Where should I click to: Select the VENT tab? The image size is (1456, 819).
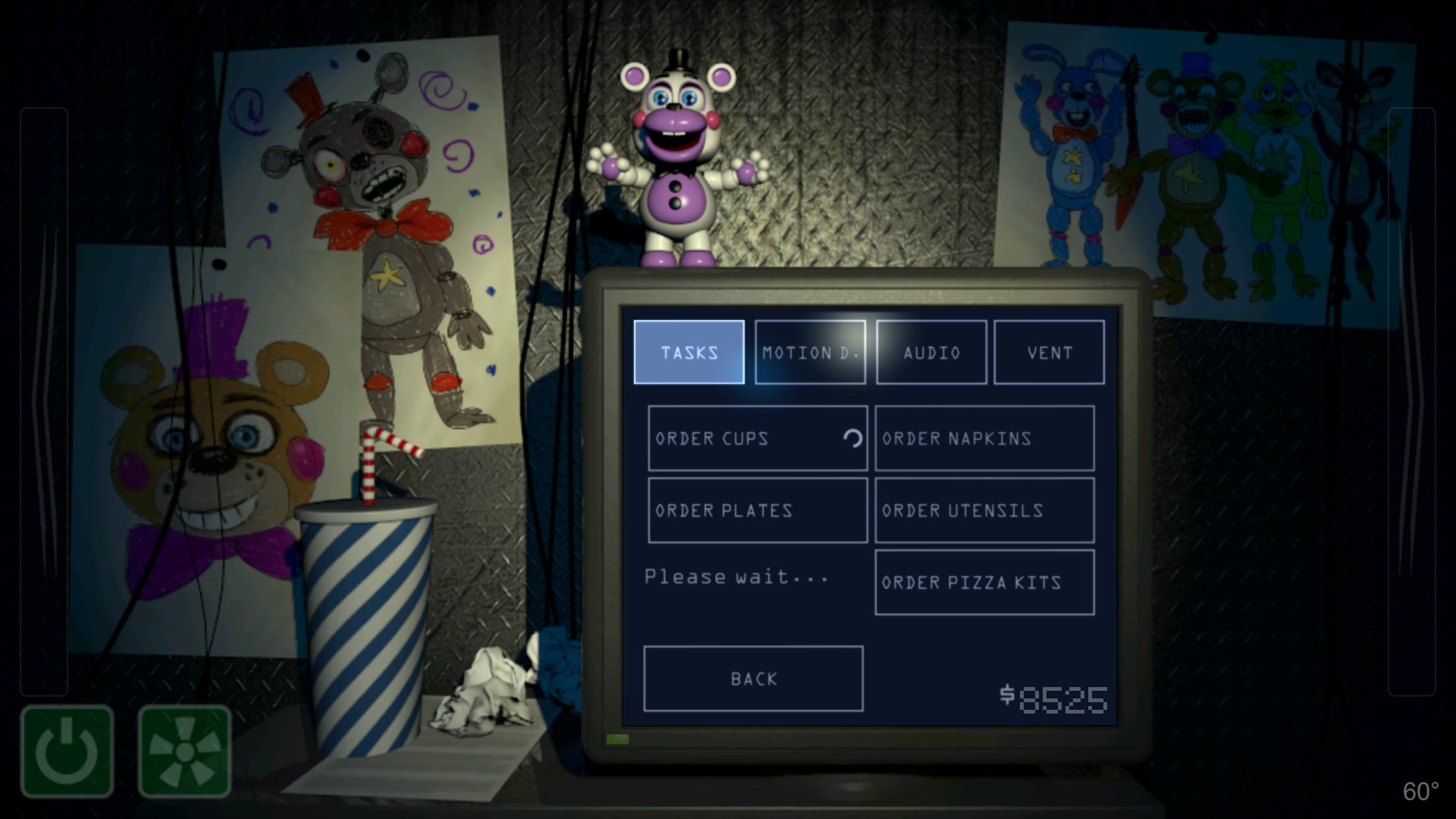click(1049, 352)
